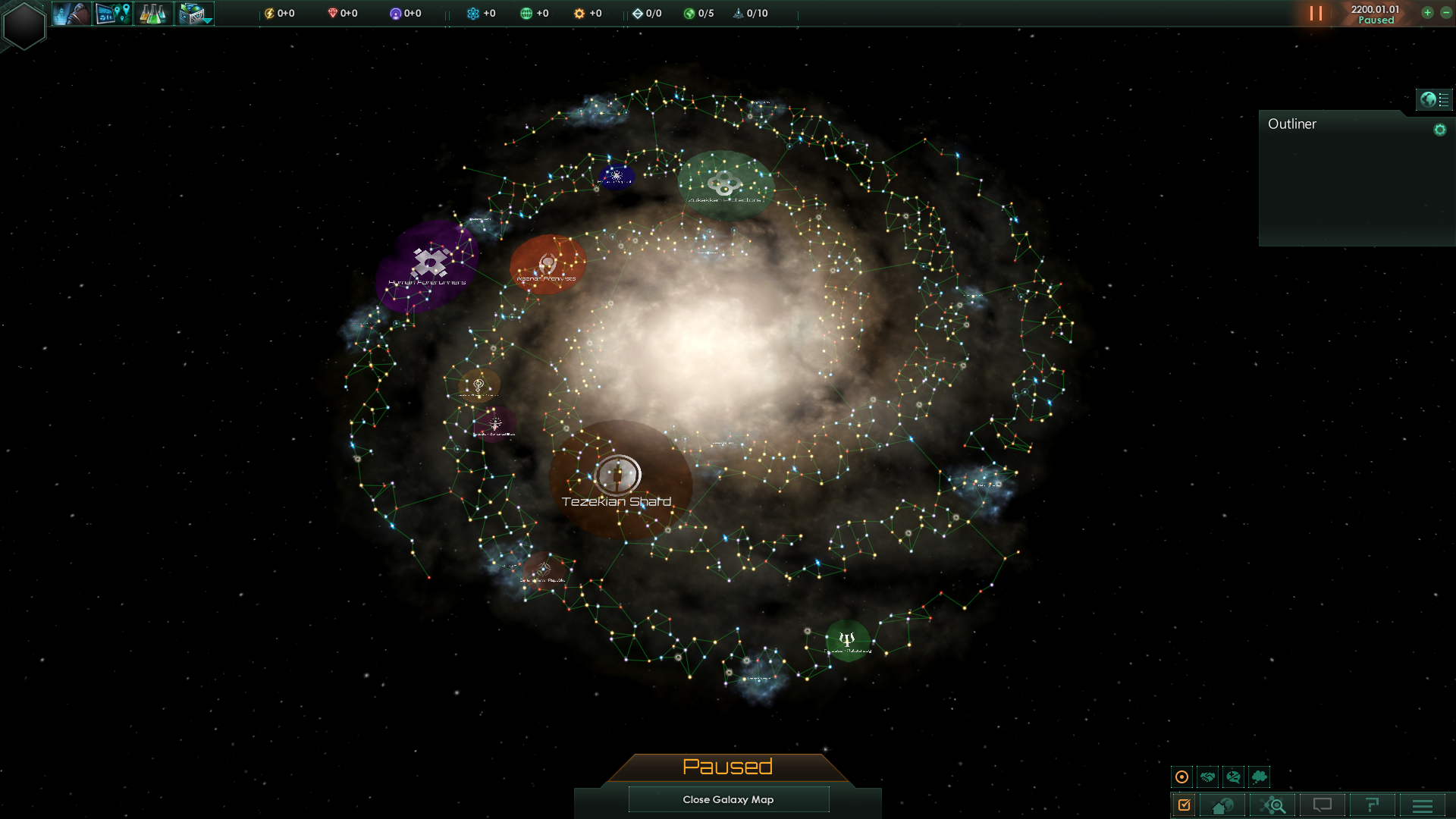1456x819 pixels.
Task: Open the ship designer magnifier icon
Action: [x=1275, y=805]
